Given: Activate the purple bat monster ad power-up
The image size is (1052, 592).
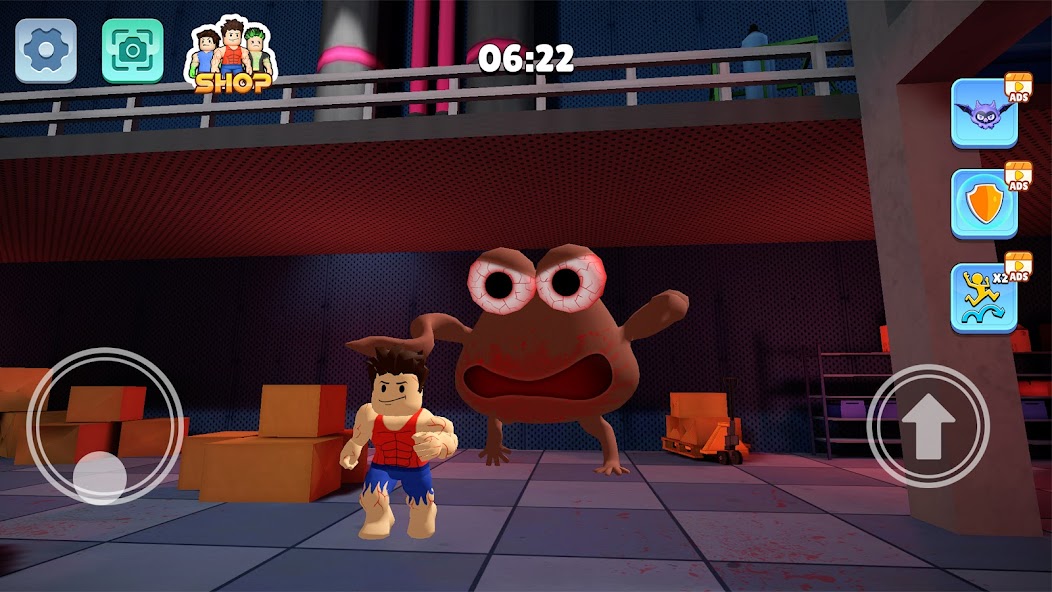Looking at the screenshot, I should point(985,112).
